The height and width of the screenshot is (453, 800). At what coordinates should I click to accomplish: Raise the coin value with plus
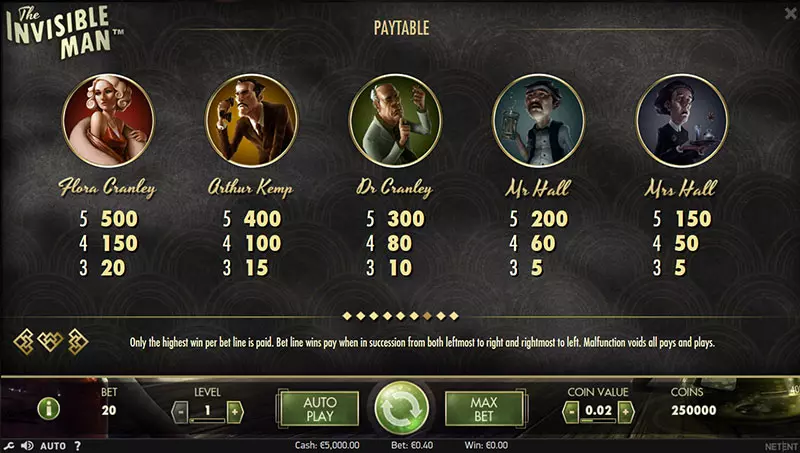point(645,411)
